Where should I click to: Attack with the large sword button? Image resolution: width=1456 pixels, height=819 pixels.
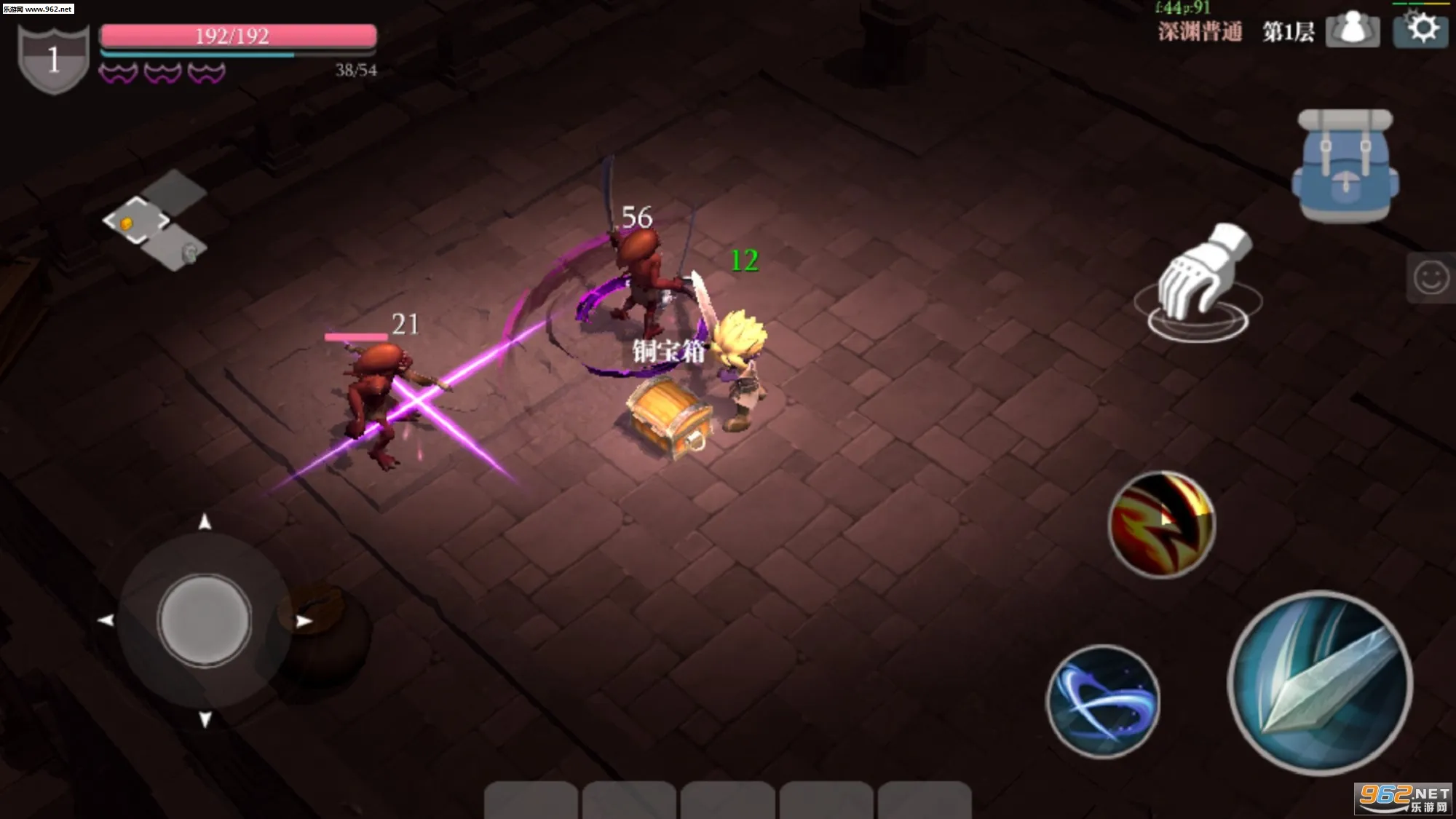click(1320, 682)
